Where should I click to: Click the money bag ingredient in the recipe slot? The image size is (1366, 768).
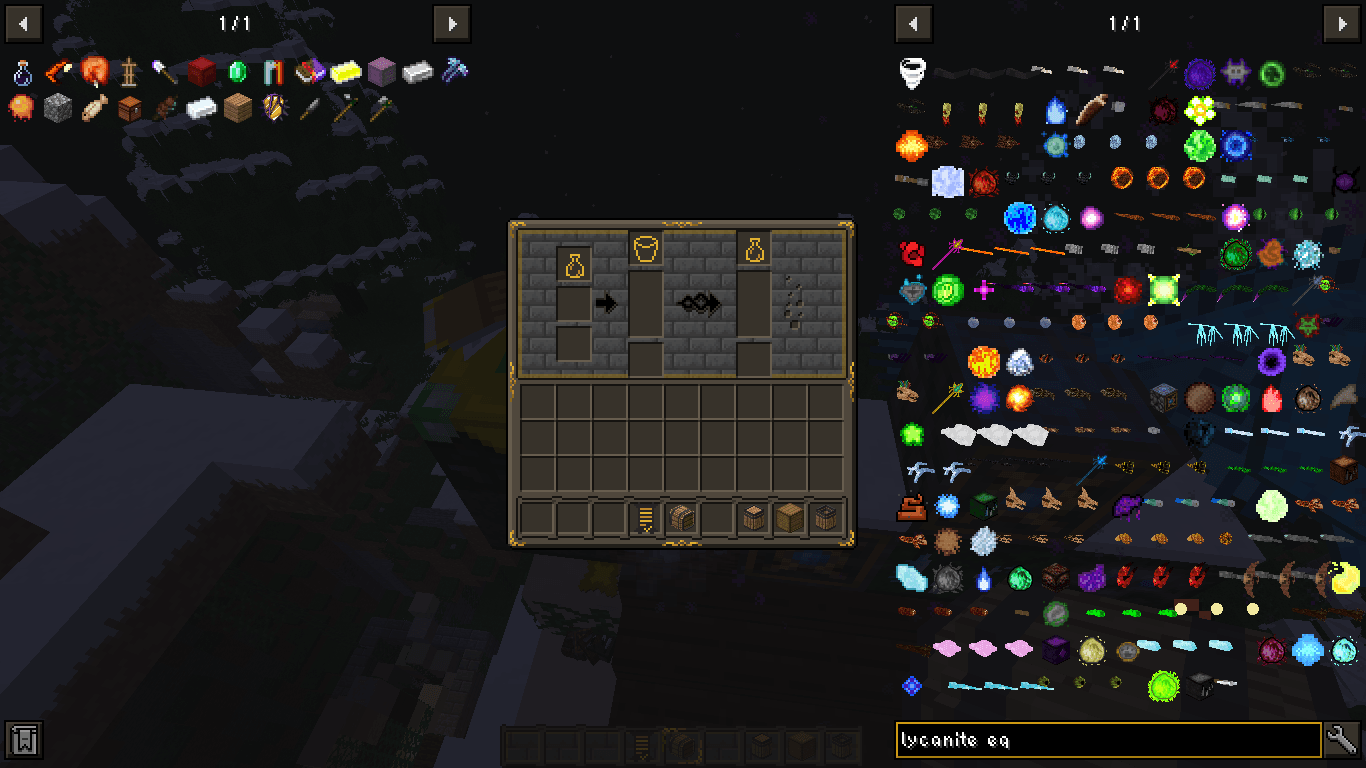[x=574, y=263]
